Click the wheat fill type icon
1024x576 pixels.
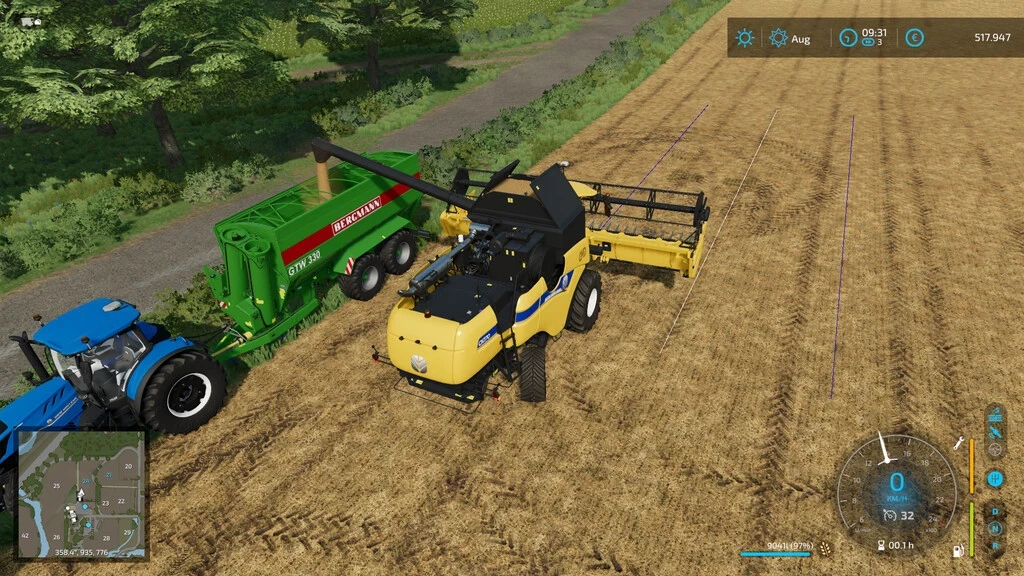coord(825,548)
